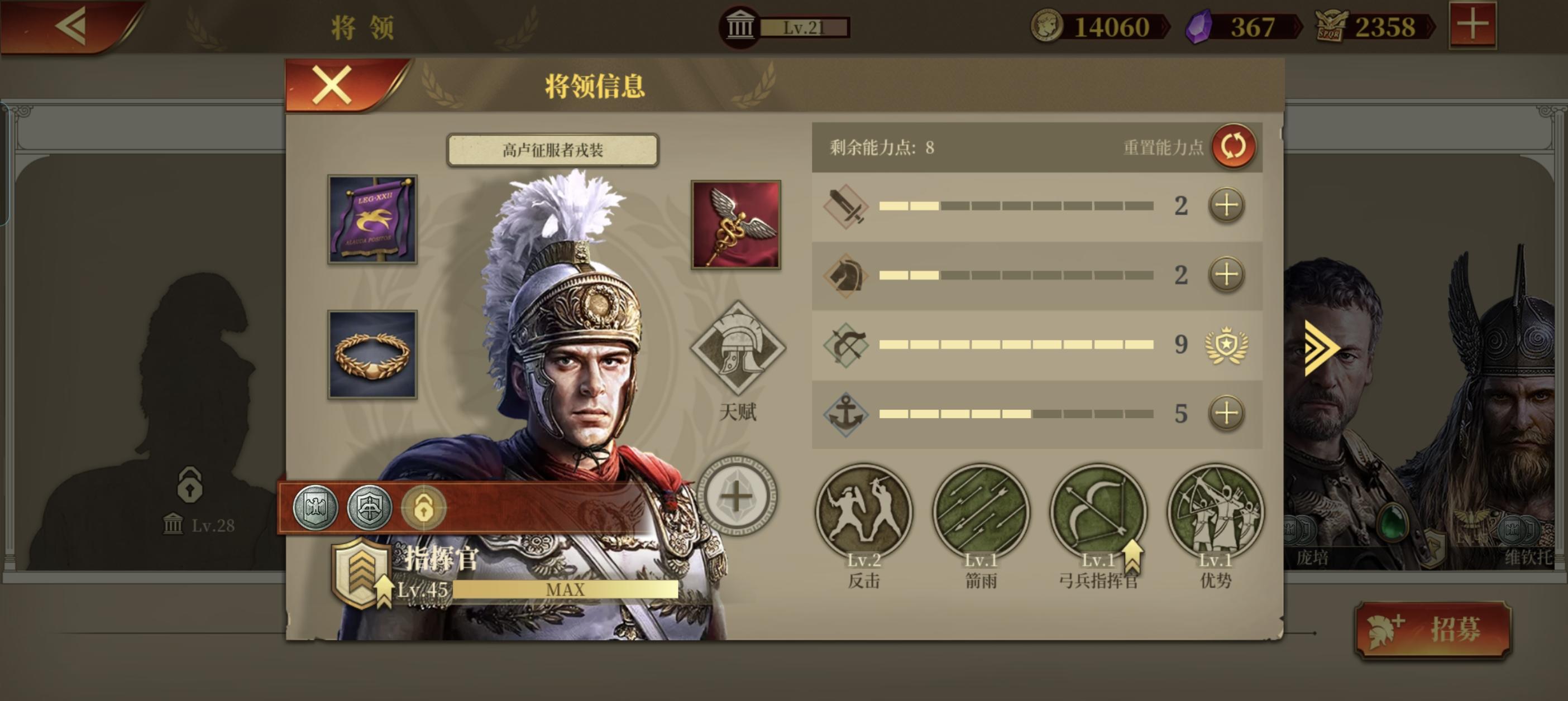Image resolution: width=1568 pixels, height=701 pixels.
Task: Add a point to the horse cavalry stat
Action: [x=1226, y=275]
